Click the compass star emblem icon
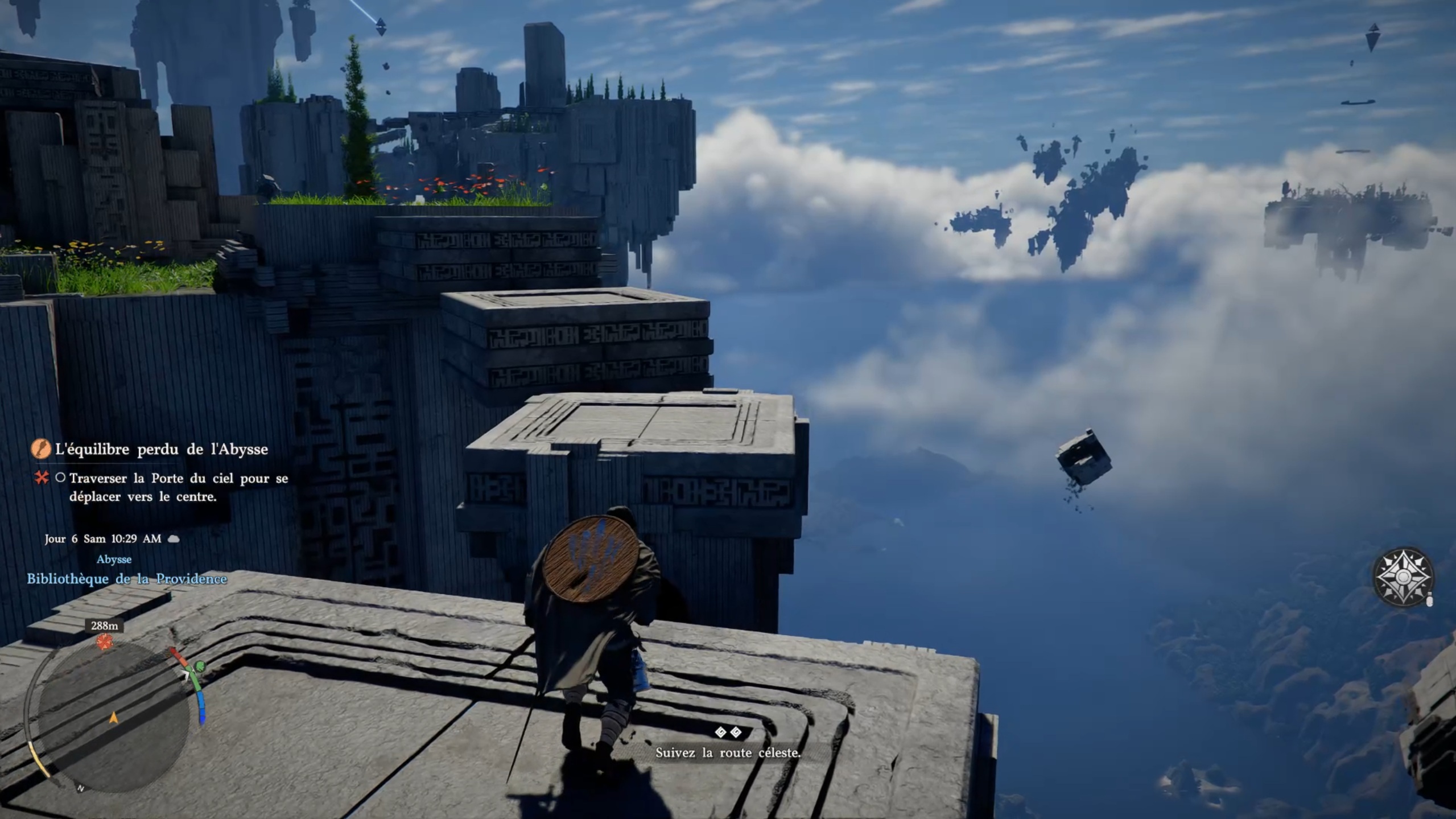This screenshot has height=819, width=1456. 1403,577
